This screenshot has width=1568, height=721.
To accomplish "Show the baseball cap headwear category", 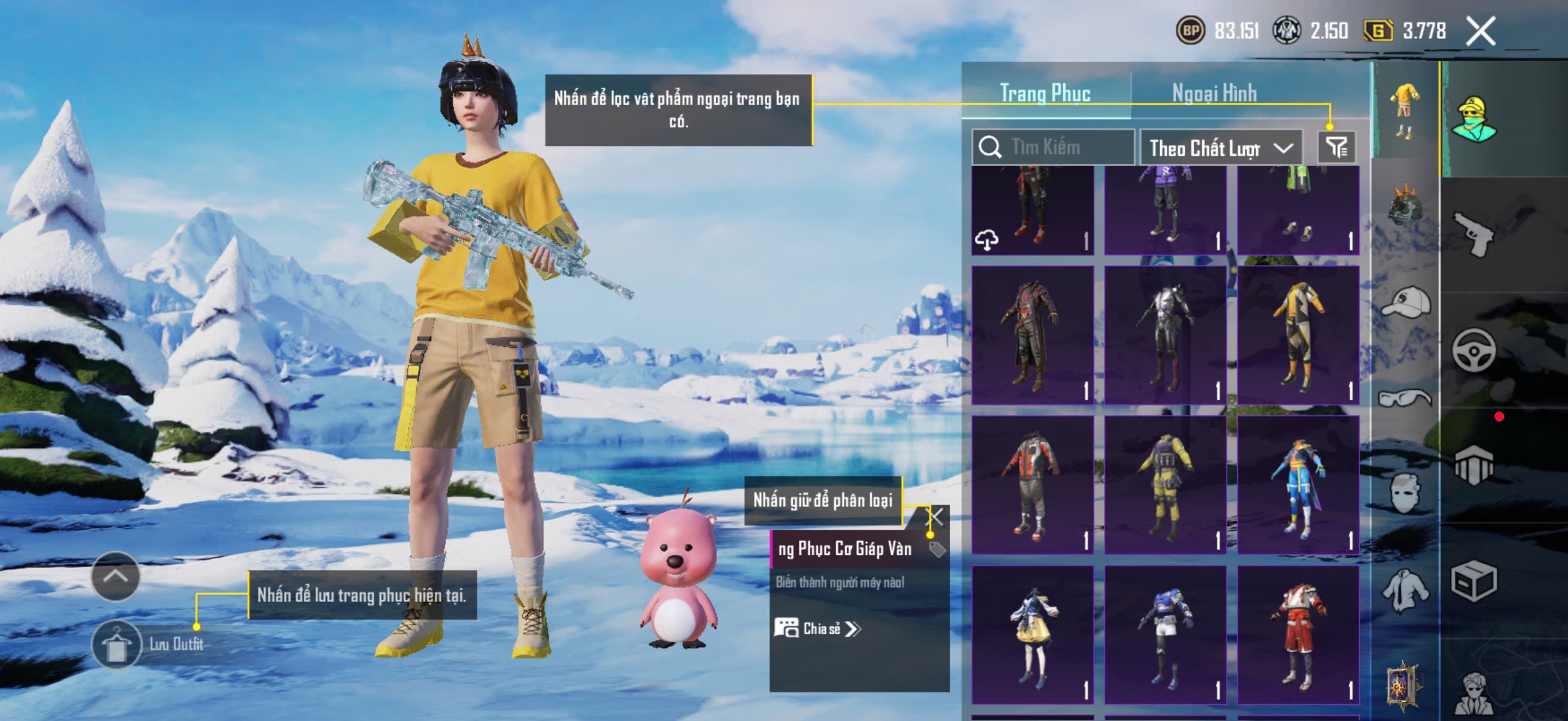I will click(1405, 303).
